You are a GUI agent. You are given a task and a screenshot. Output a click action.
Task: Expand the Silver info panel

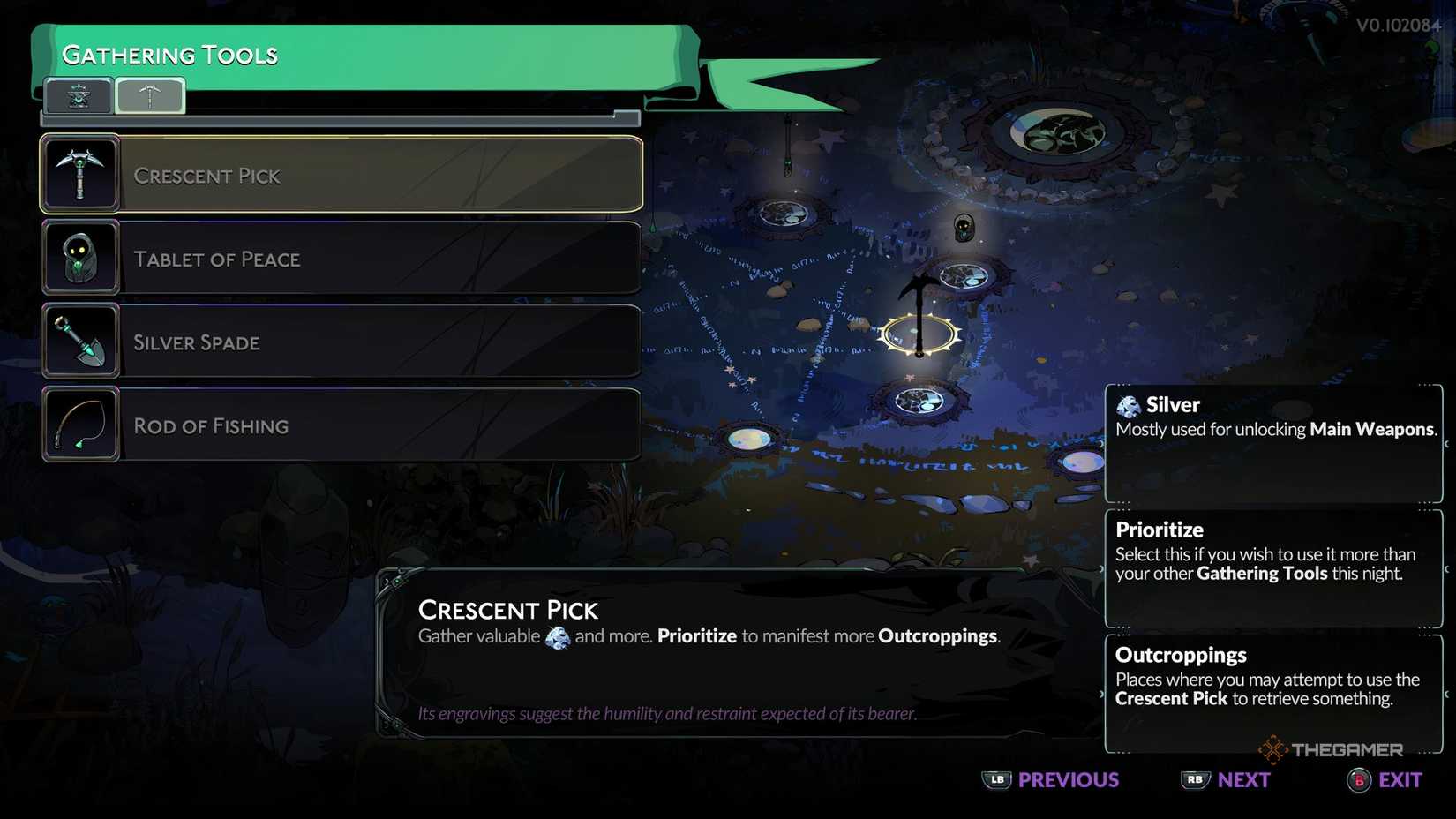pyautogui.click(x=1273, y=443)
